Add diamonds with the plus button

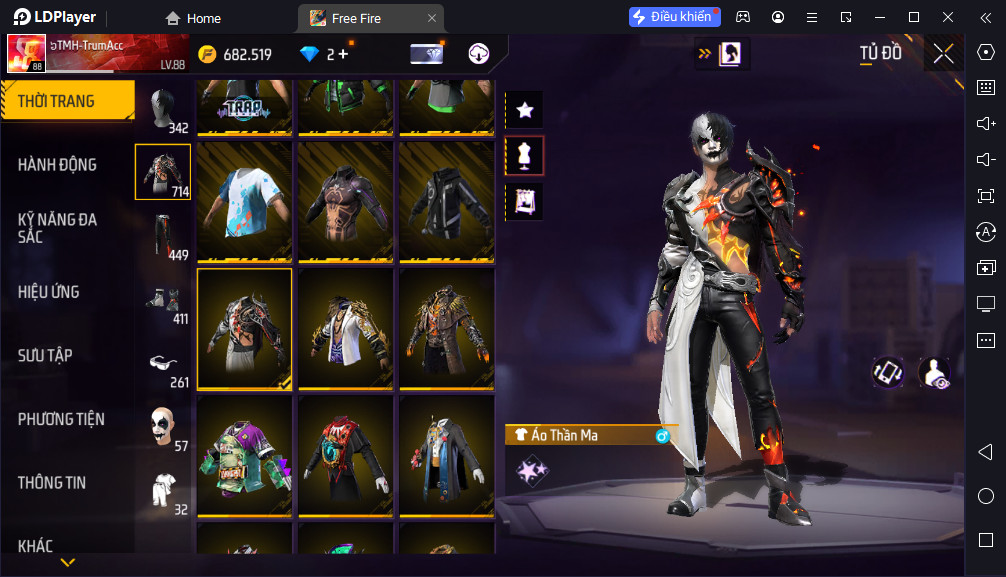(343, 54)
